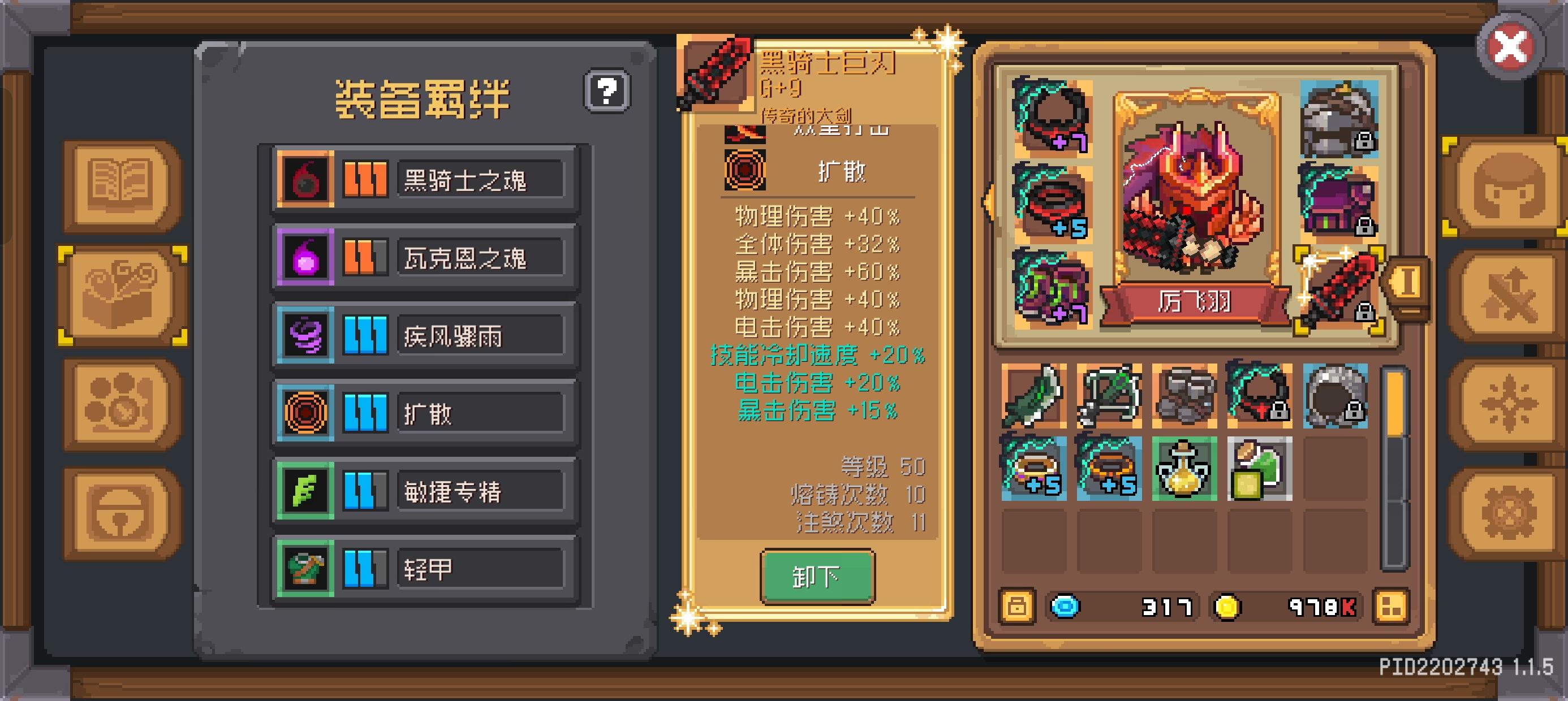Screen dimensions: 1568x701
Task: Toggle the inventory lock padlock icon
Action: (1017, 606)
